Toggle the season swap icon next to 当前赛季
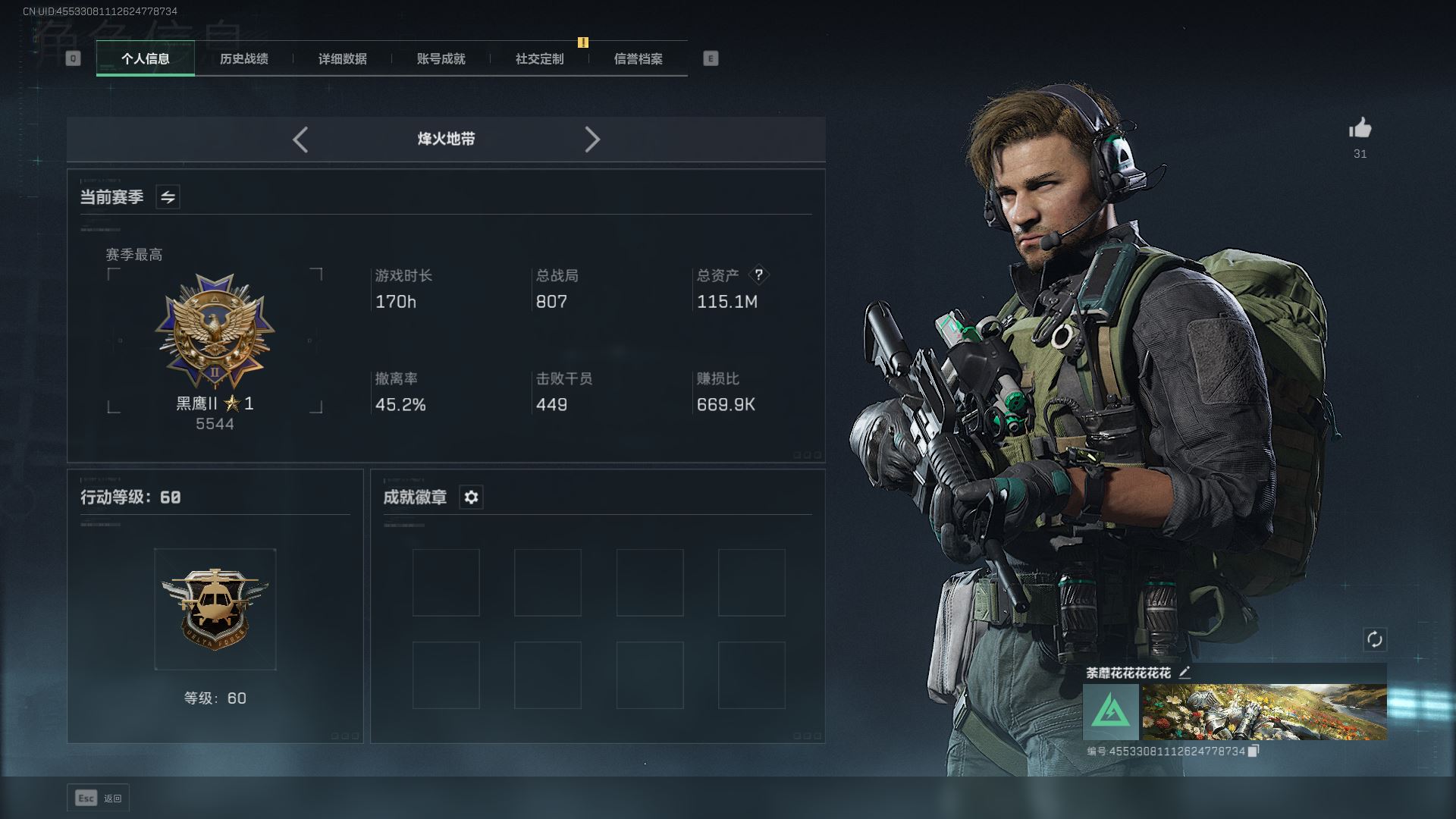 tap(168, 197)
